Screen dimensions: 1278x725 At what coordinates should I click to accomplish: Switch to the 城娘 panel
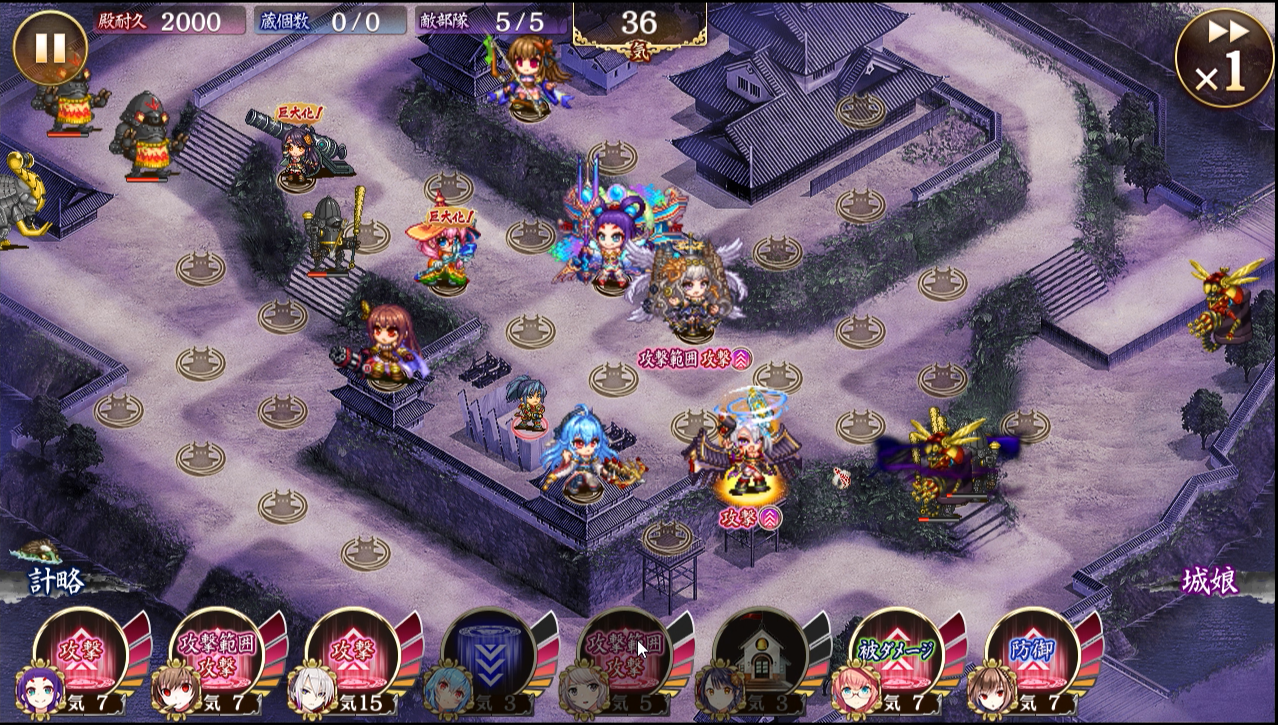click(x=1210, y=581)
